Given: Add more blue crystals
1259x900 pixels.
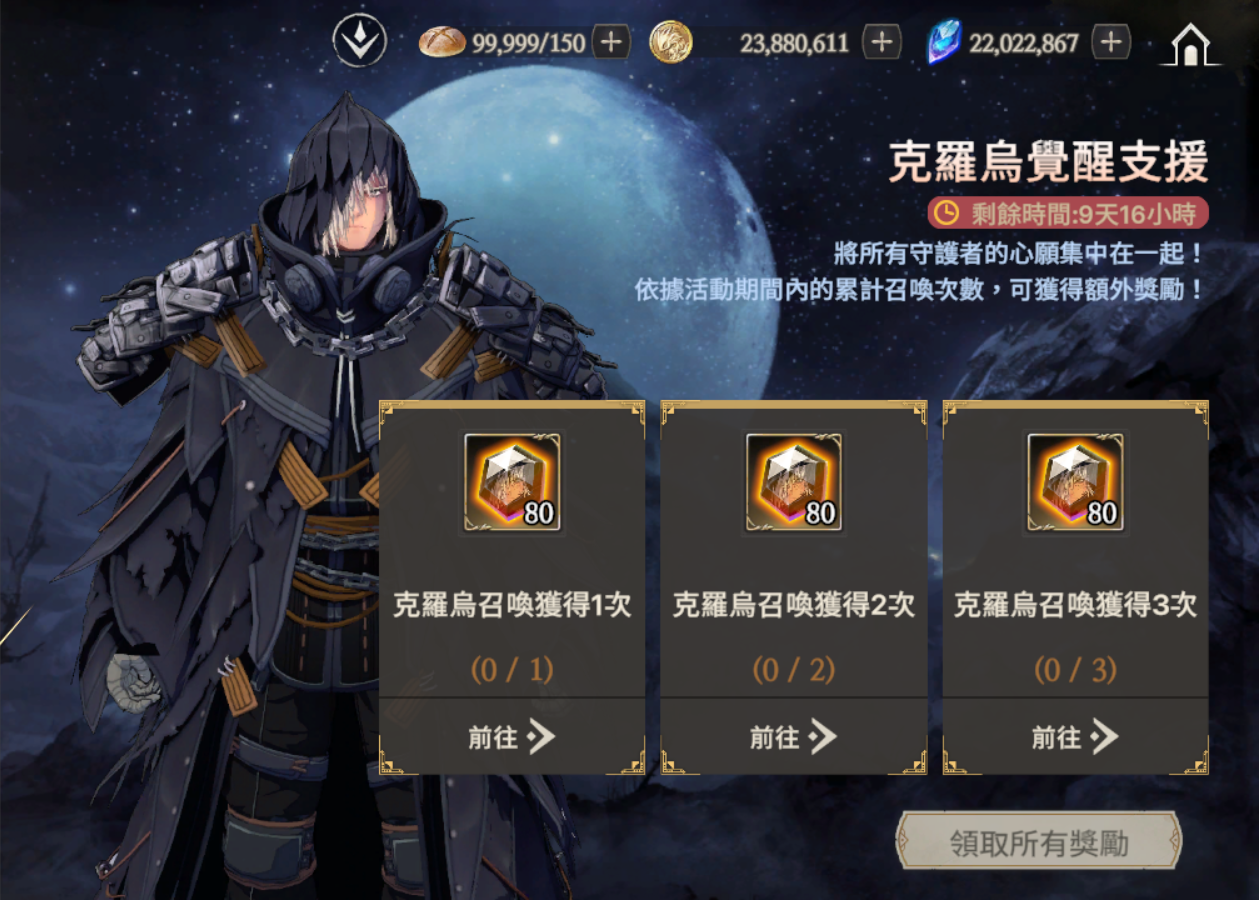Looking at the screenshot, I should point(1111,43).
